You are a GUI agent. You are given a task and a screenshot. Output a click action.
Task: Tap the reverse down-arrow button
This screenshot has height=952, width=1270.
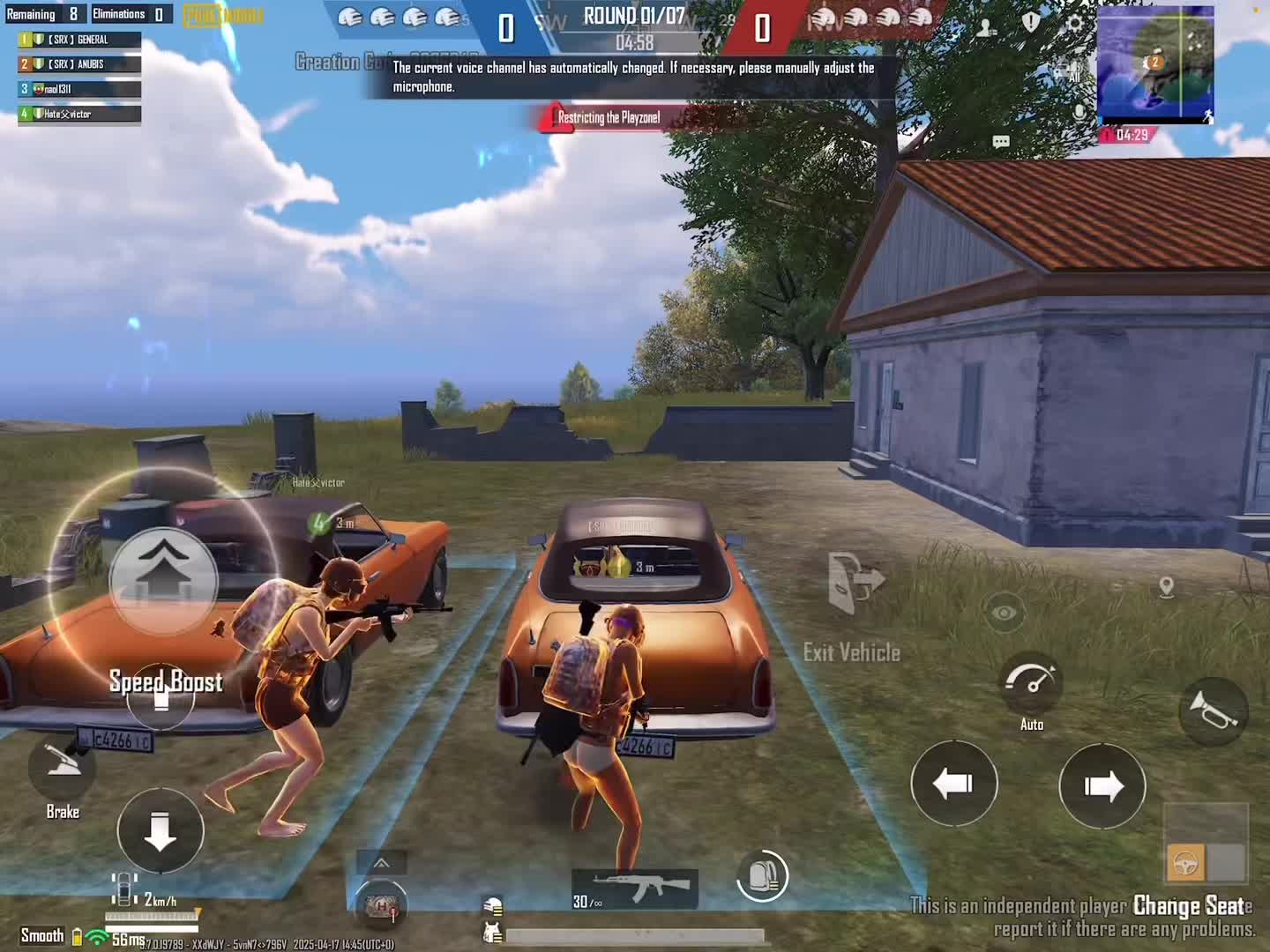[x=161, y=830]
